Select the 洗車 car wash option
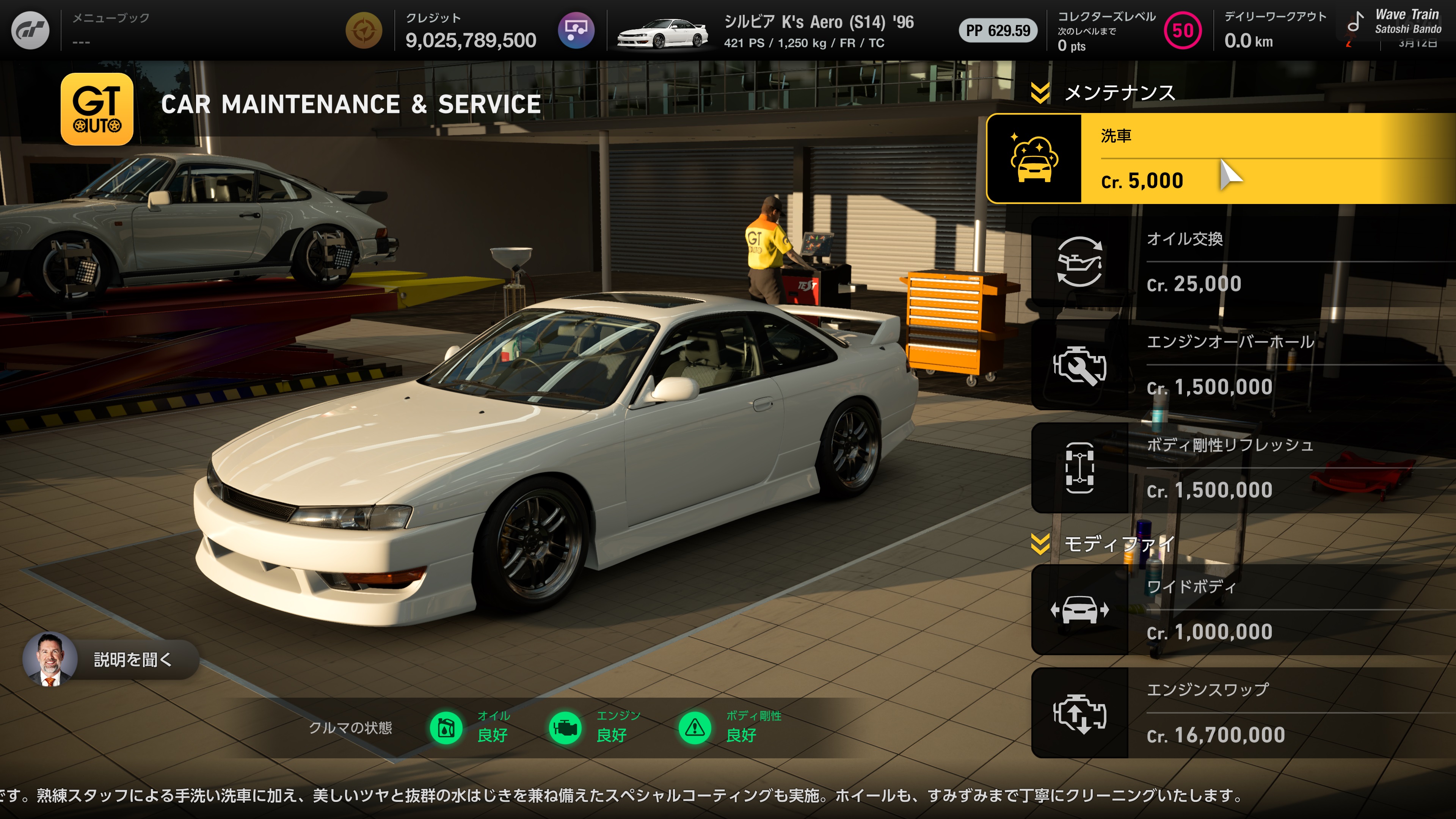The height and width of the screenshot is (819, 1456). pos(1221,159)
